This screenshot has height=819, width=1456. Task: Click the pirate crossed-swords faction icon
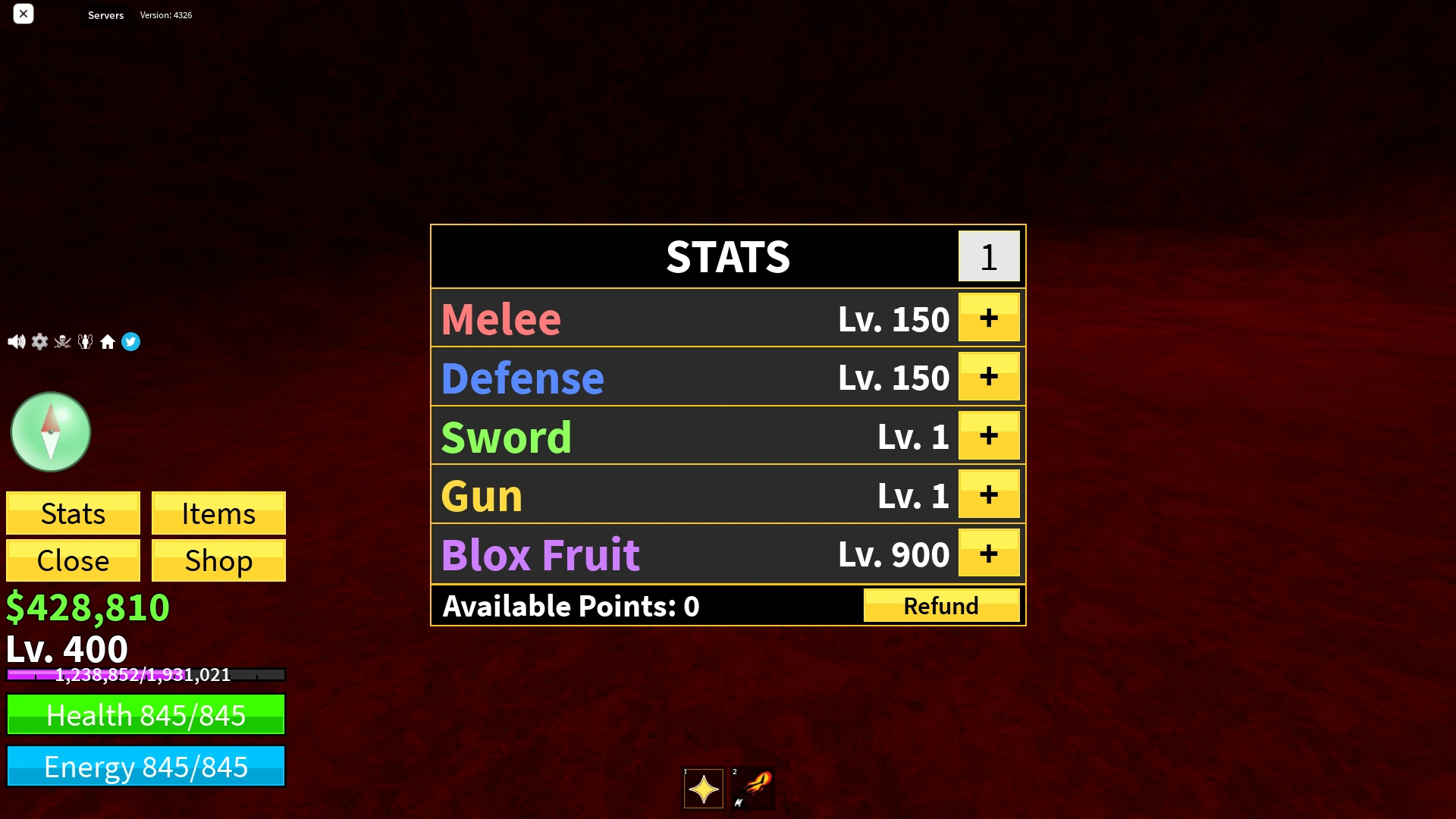pyautogui.click(x=62, y=341)
